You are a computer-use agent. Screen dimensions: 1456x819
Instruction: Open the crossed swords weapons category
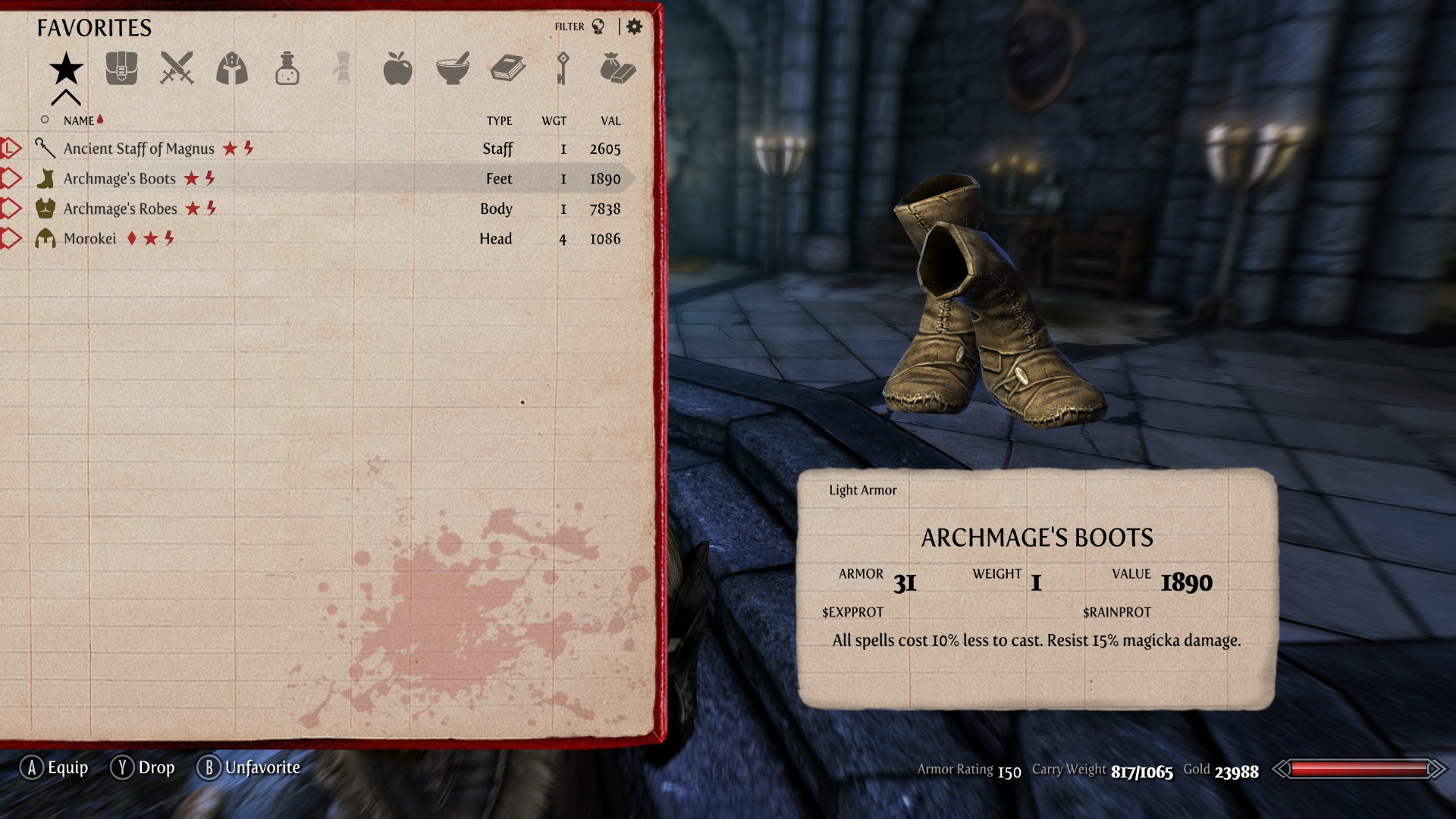[x=177, y=69]
